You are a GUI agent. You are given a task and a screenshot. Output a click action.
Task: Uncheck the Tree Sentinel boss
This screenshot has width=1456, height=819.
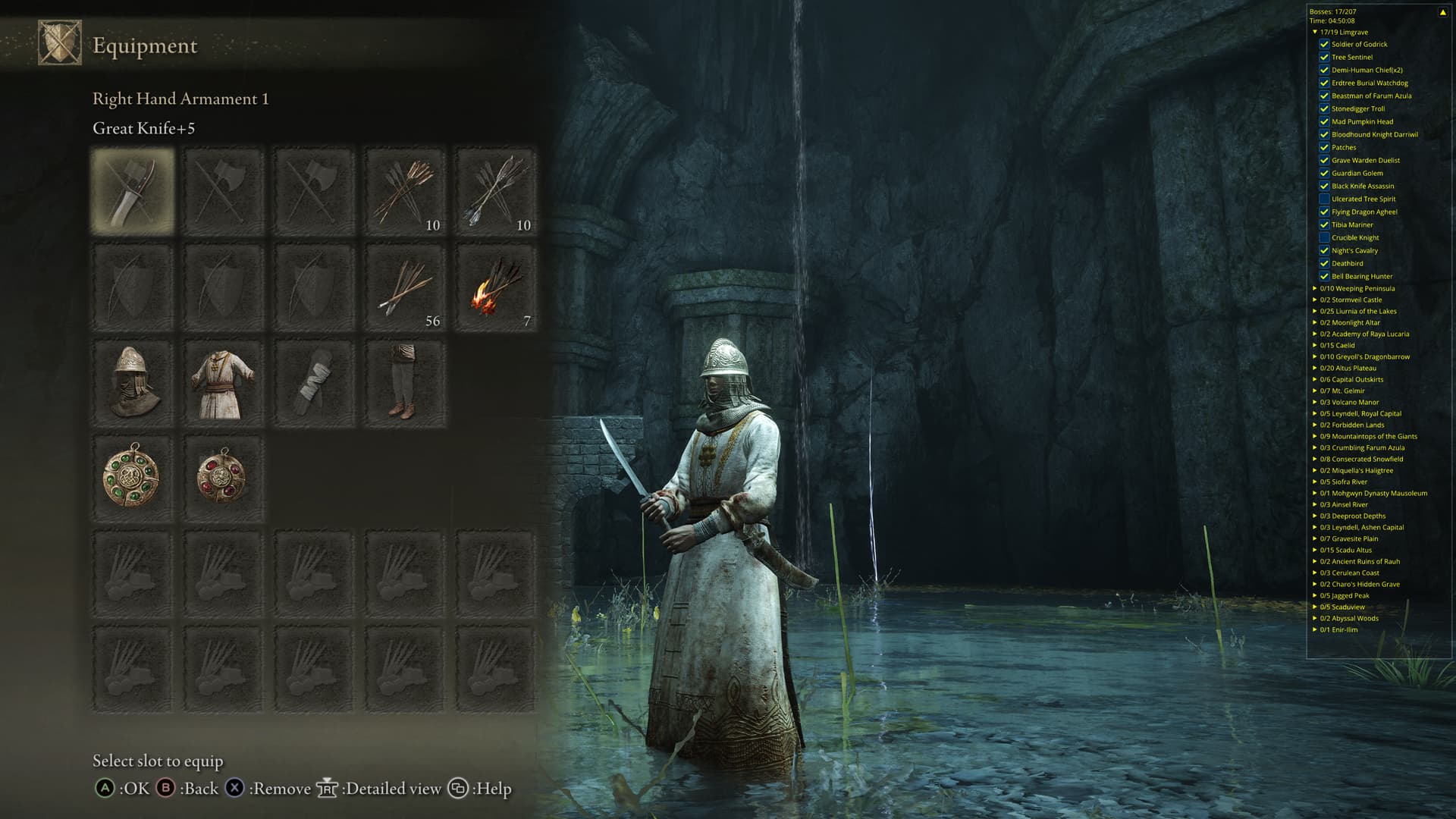(x=1324, y=57)
